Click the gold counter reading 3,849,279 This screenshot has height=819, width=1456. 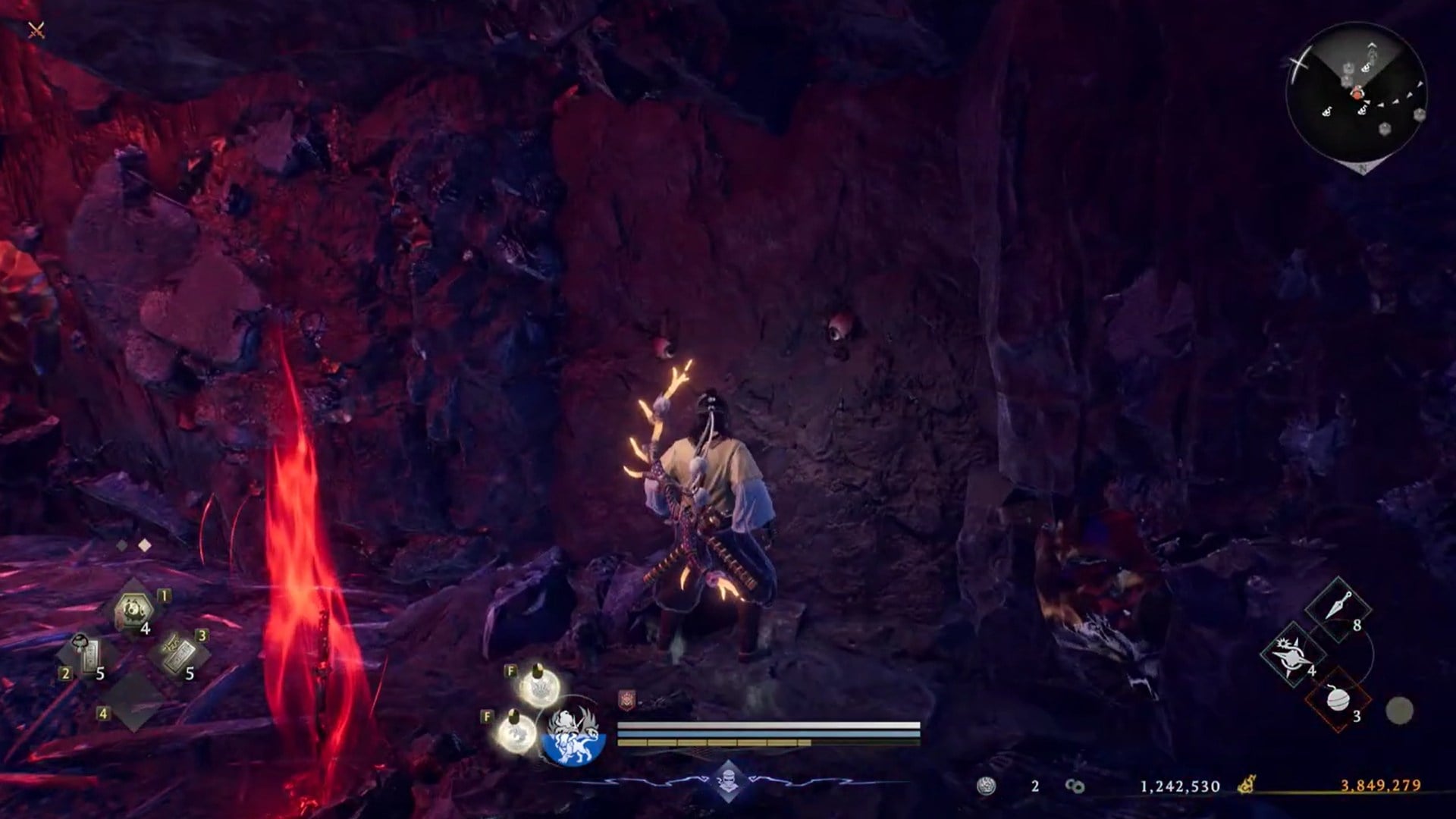click(x=1382, y=784)
